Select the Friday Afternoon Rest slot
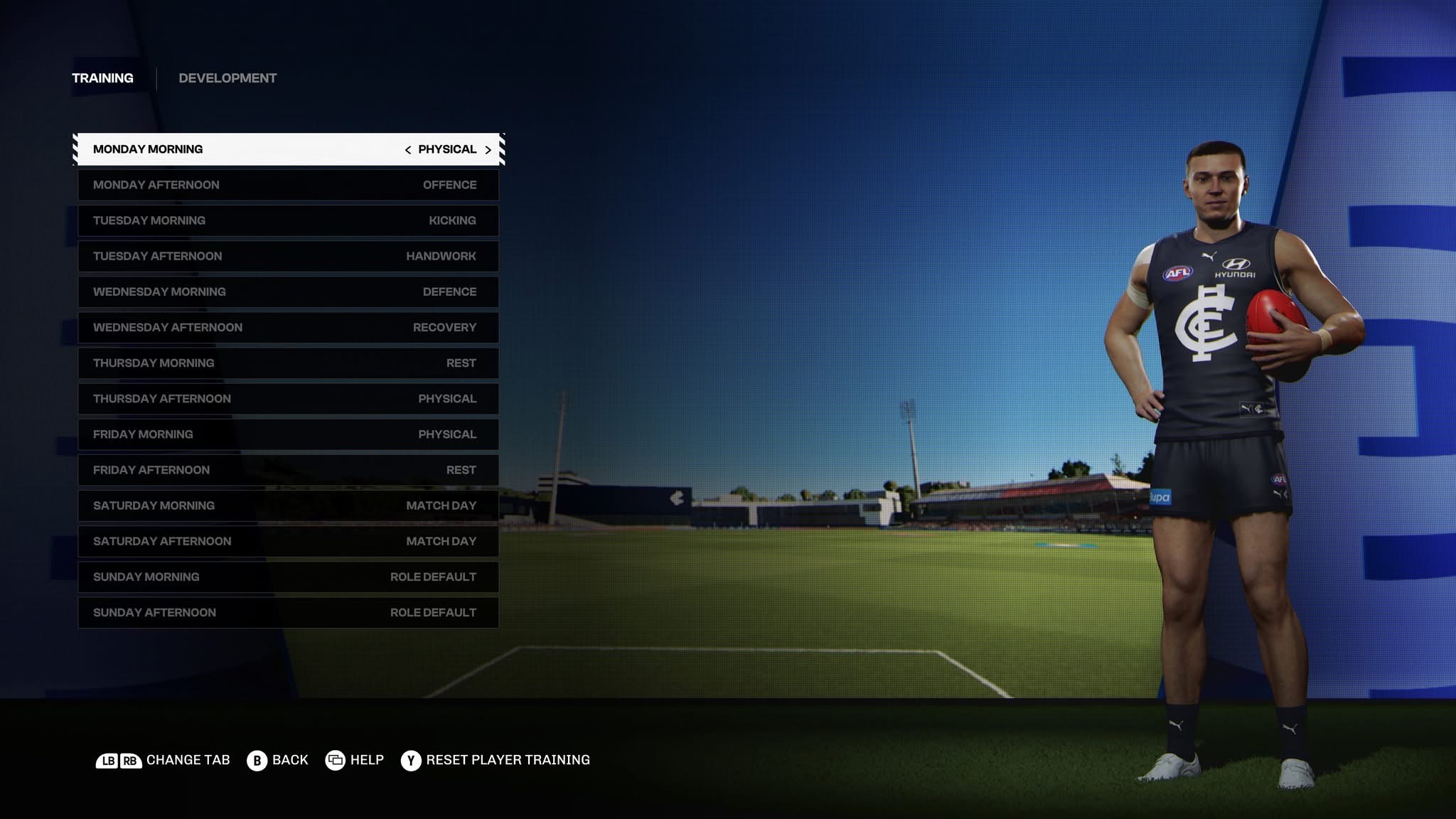The width and height of the screenshot is (1456, 819). [x=288, y=470]
